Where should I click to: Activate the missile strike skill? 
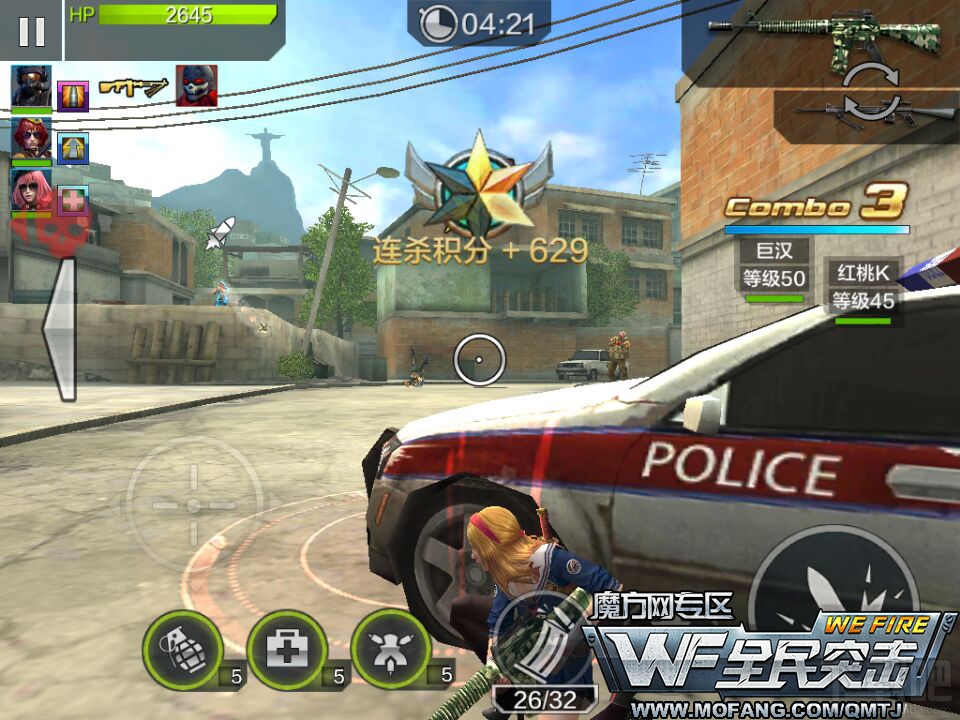392,650
